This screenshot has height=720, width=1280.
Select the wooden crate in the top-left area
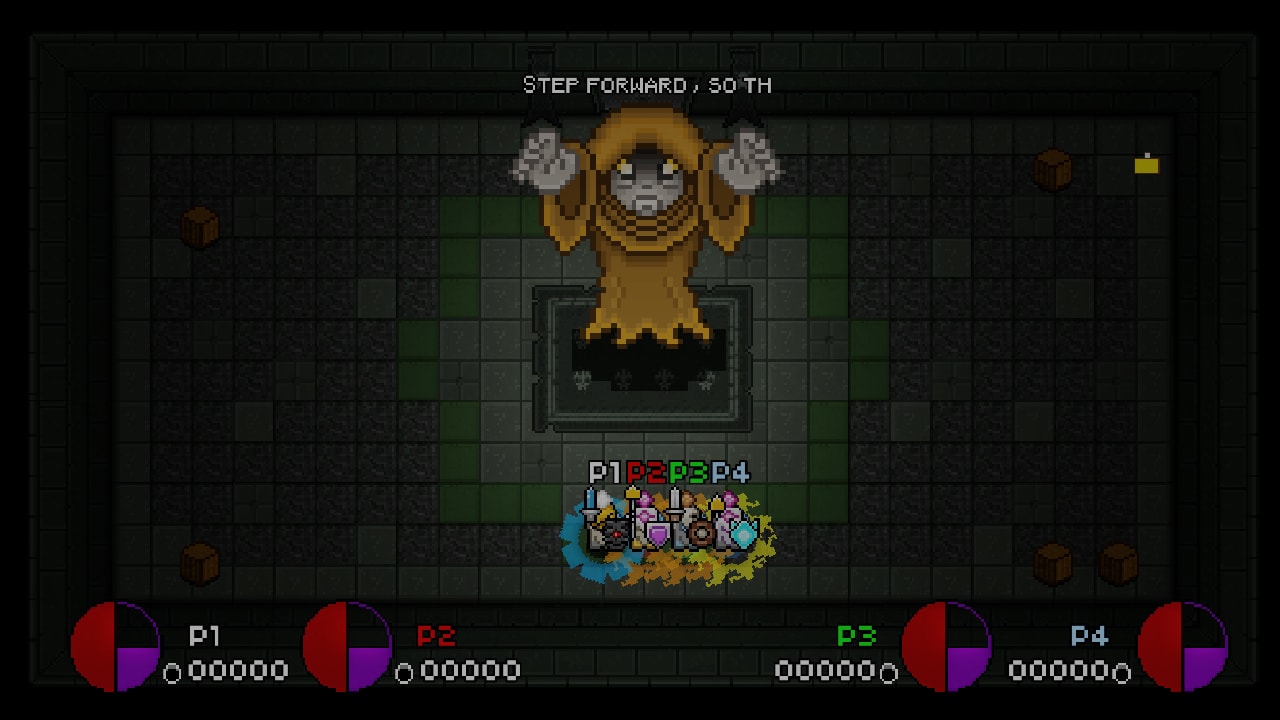tap(200, 230)
